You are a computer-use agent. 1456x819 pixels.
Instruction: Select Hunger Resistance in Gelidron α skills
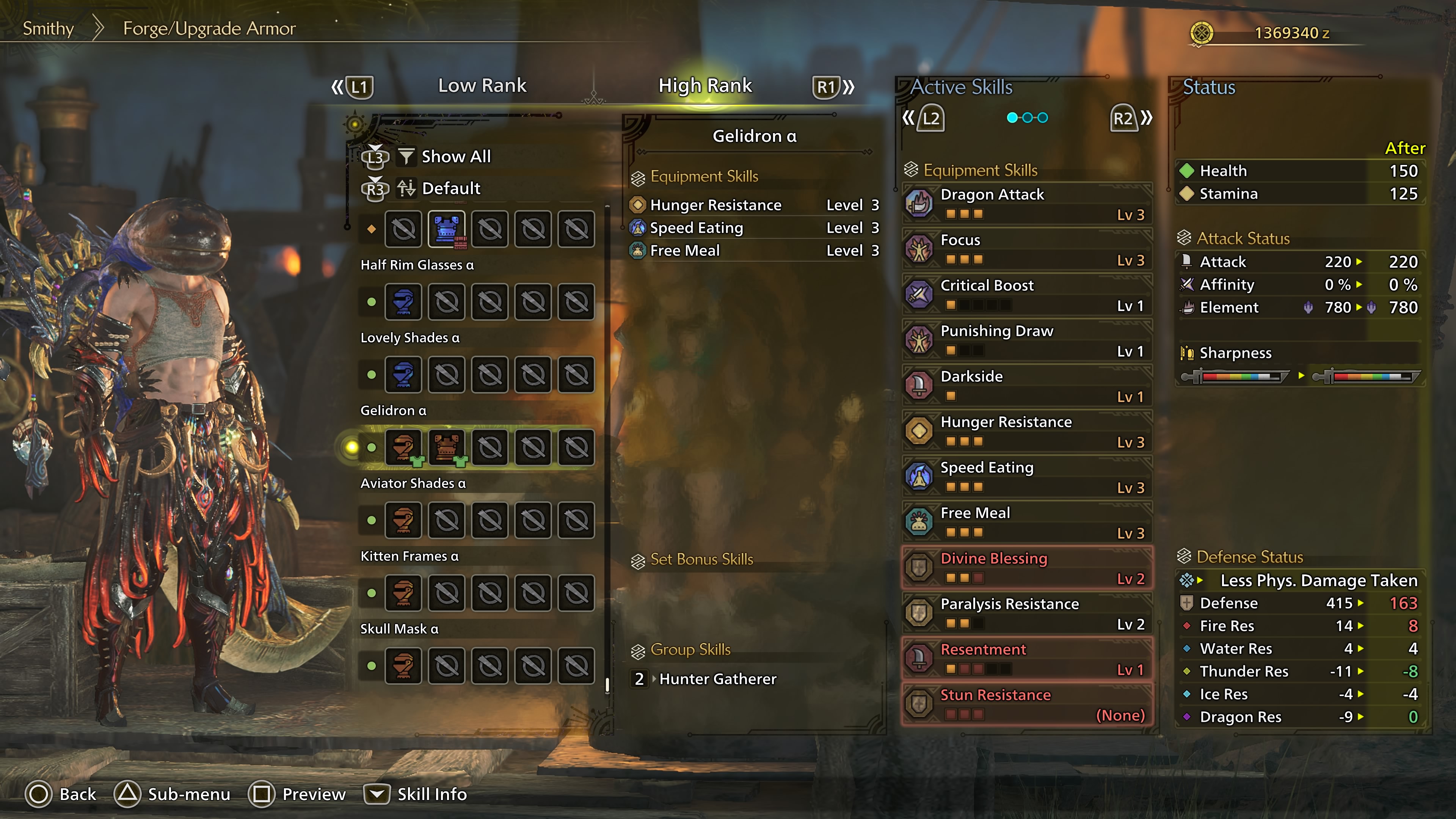click(x=715, y=205)
